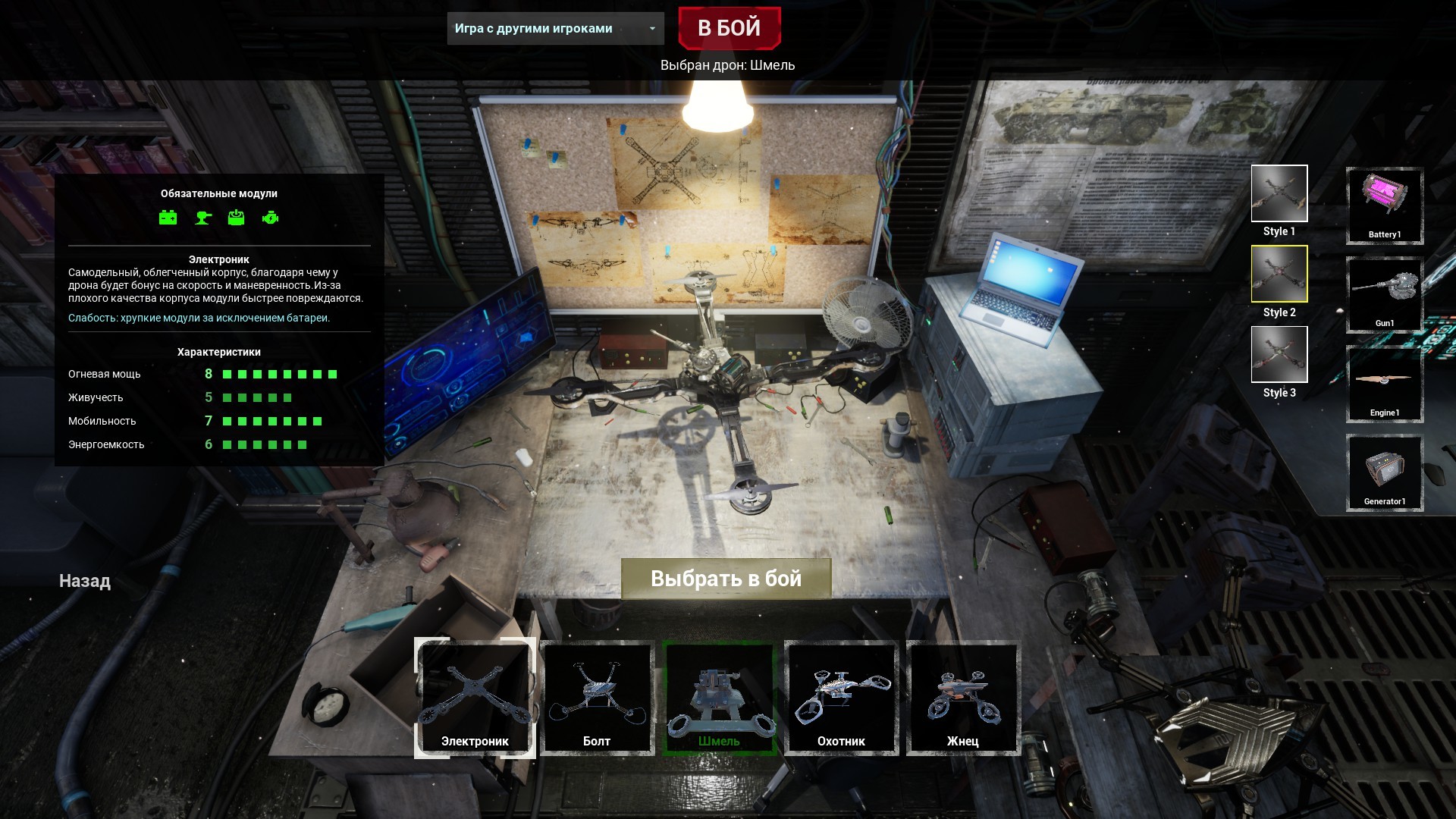Viewport: 1456px width, 819px height.
Task: Select the Охотник drone
Action: (841, 698)
